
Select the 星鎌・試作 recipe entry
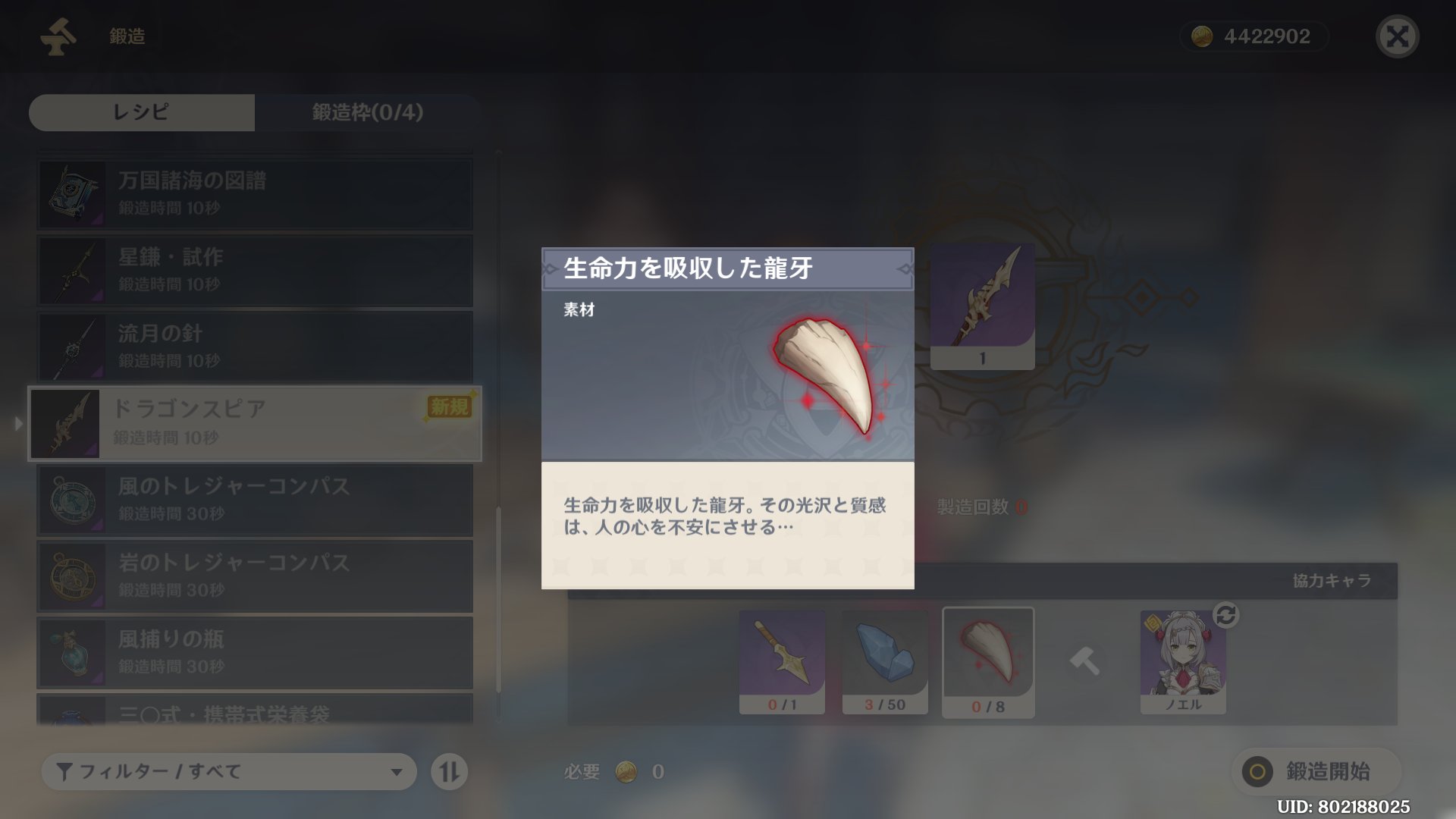click(x=254, y=270)
